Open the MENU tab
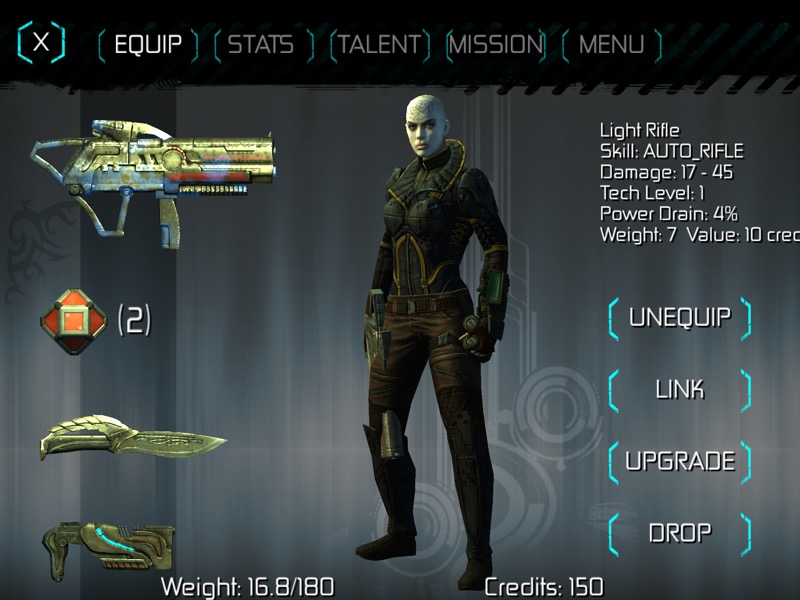The image size is (800, 600). point(611,45)
